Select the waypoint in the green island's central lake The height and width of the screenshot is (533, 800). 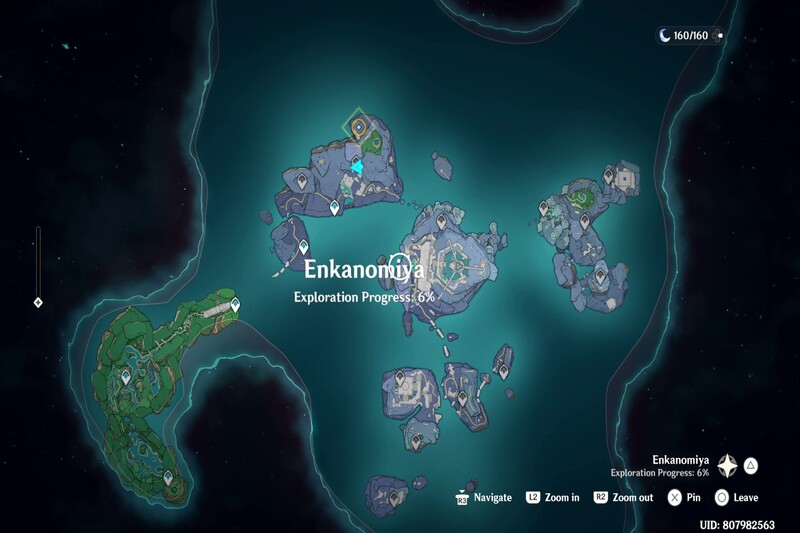click(126, 377)
